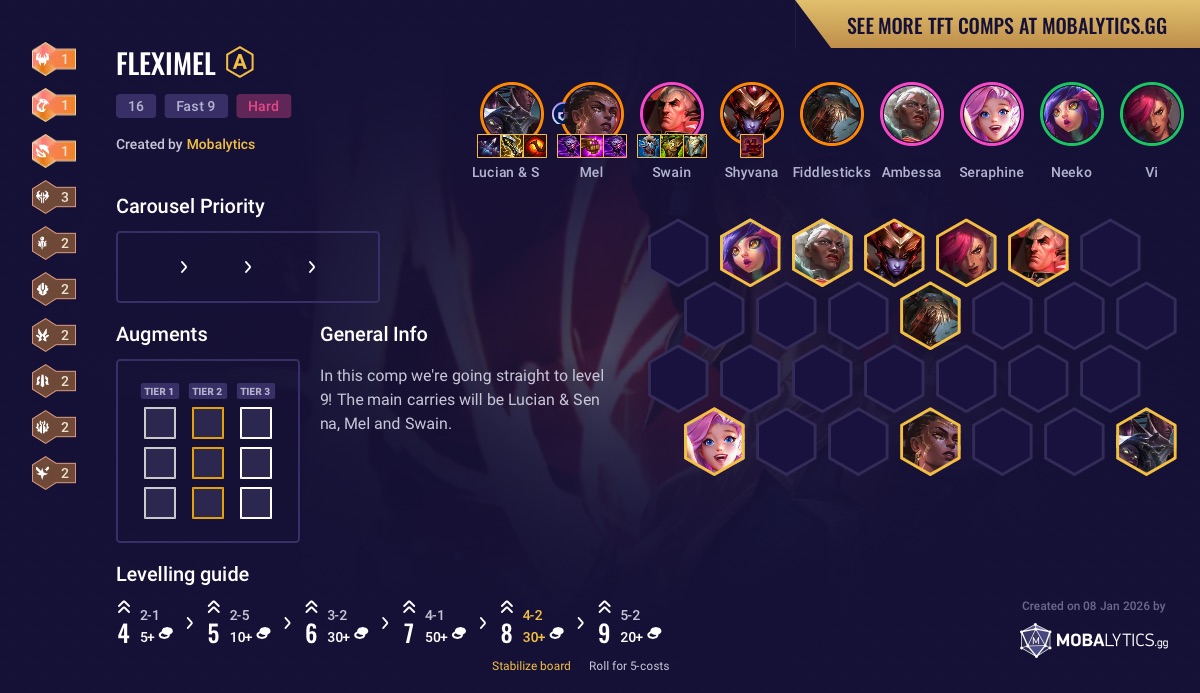The image size is (1200, 693).
Task: Choose the Ambessa champion portrait
Action: coord(911,112)
